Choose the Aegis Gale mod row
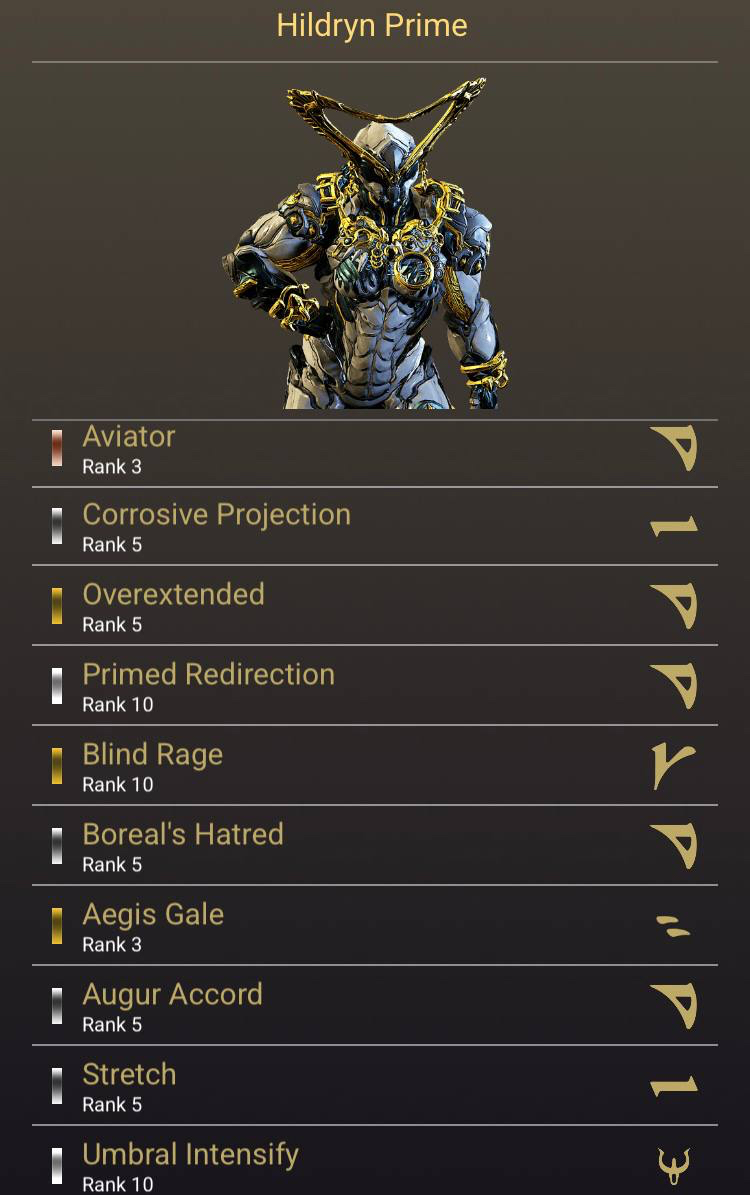The image size is (750, 1195). (x=374, y=927)
